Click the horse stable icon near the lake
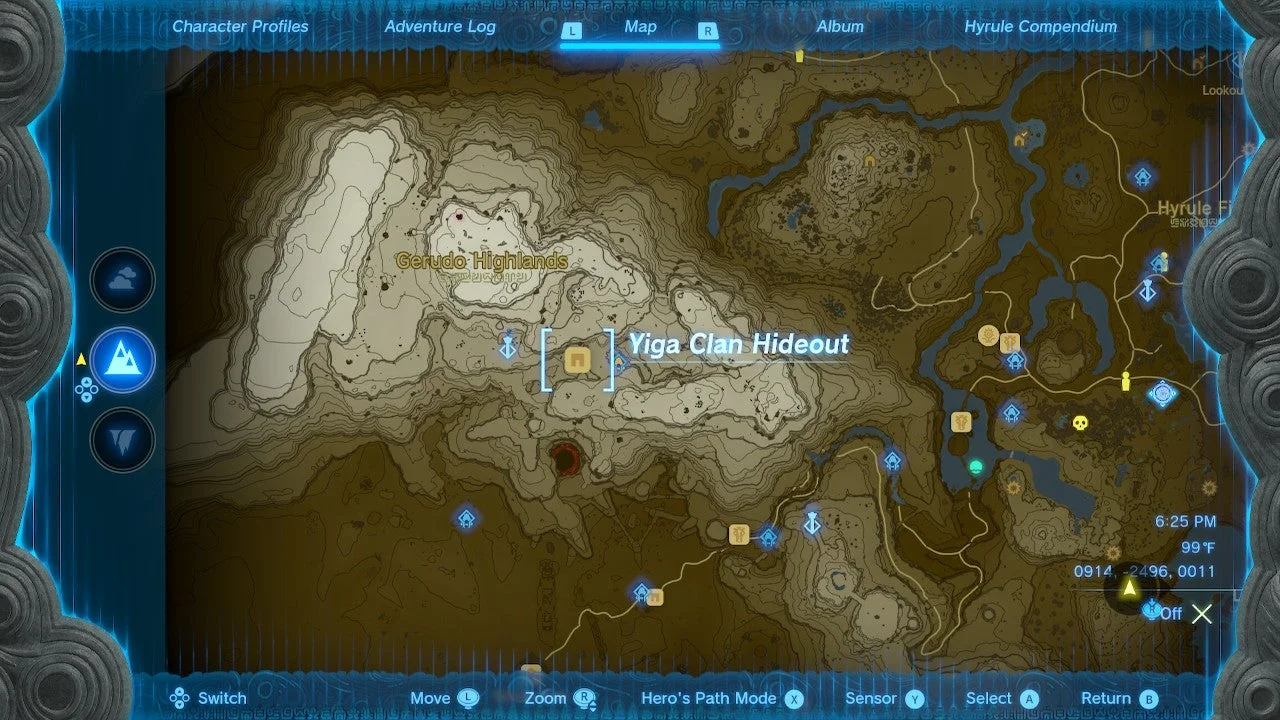The height and width of the screenshot is (720, 1280). pyautogui.click(x=961, y=422)
